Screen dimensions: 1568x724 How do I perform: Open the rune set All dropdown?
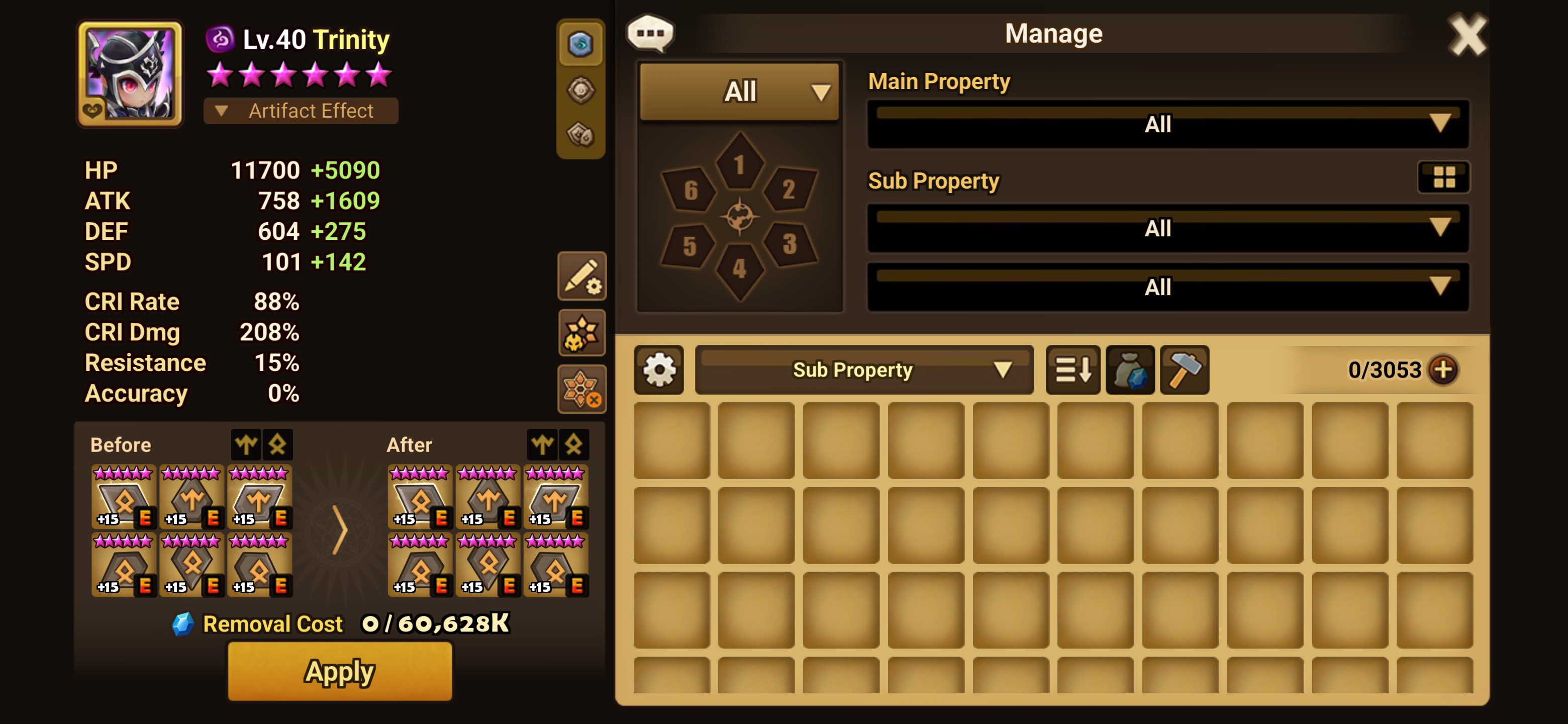click(x=740, y=92)
